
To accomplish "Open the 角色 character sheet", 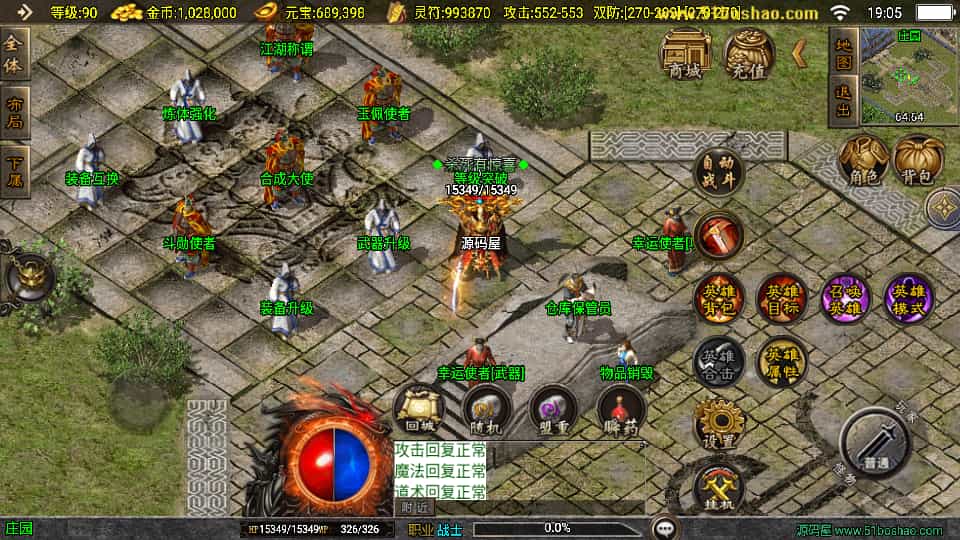I will tap(863, 161).
